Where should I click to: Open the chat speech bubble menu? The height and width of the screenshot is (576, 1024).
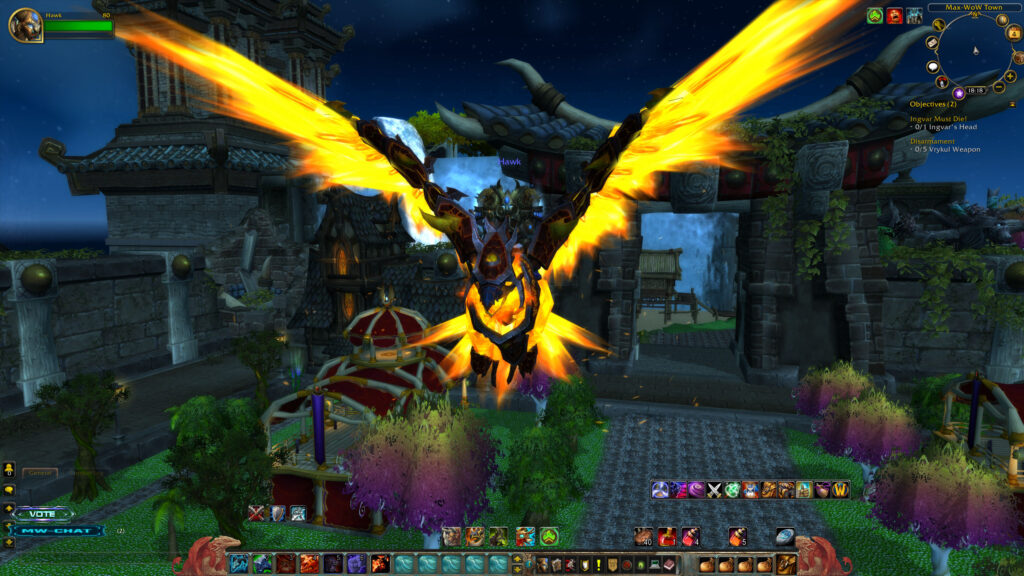pyautogui.click(x=9, y=490)
